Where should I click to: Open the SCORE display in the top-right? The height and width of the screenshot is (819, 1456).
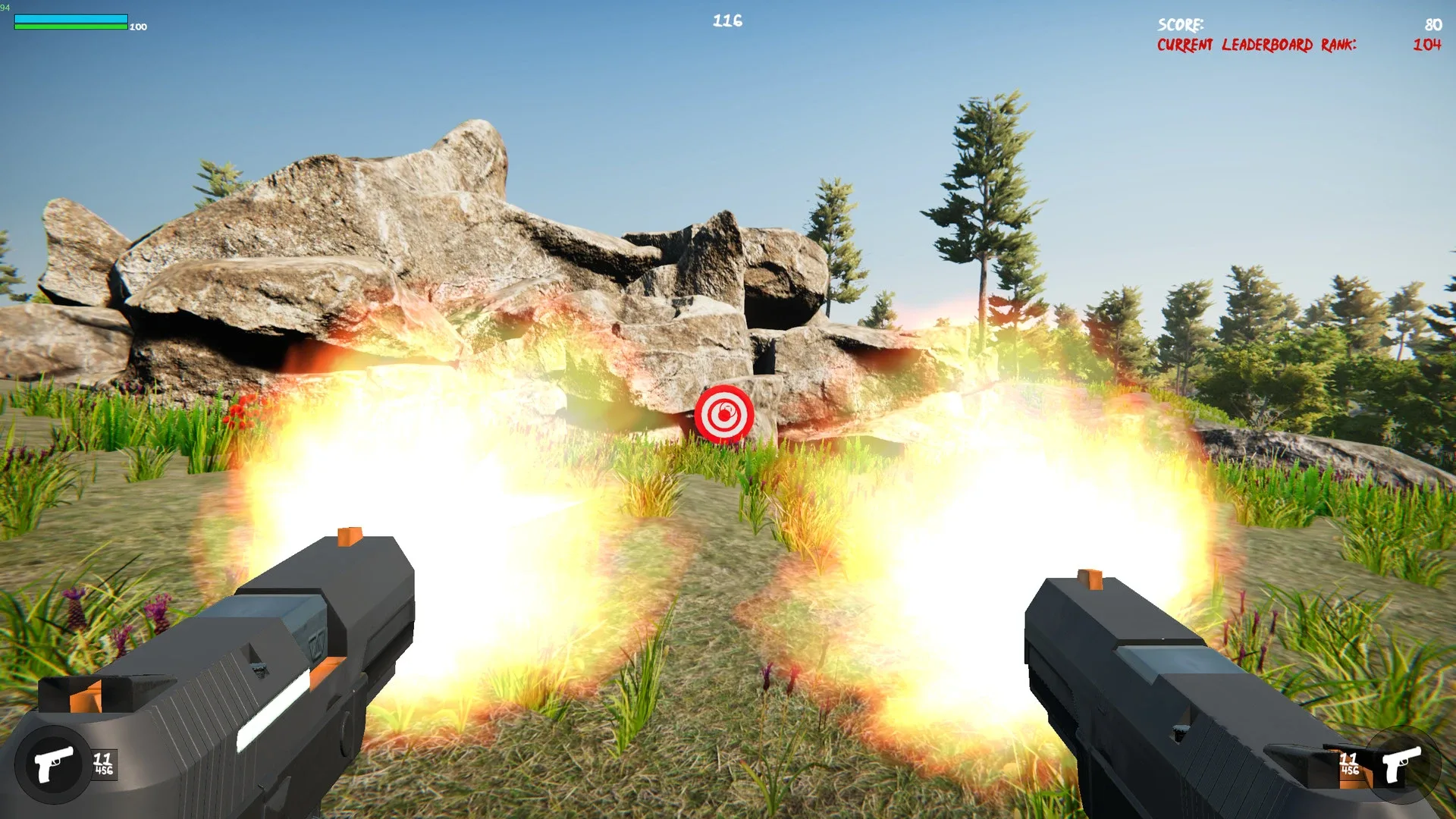click(1180, 25)
